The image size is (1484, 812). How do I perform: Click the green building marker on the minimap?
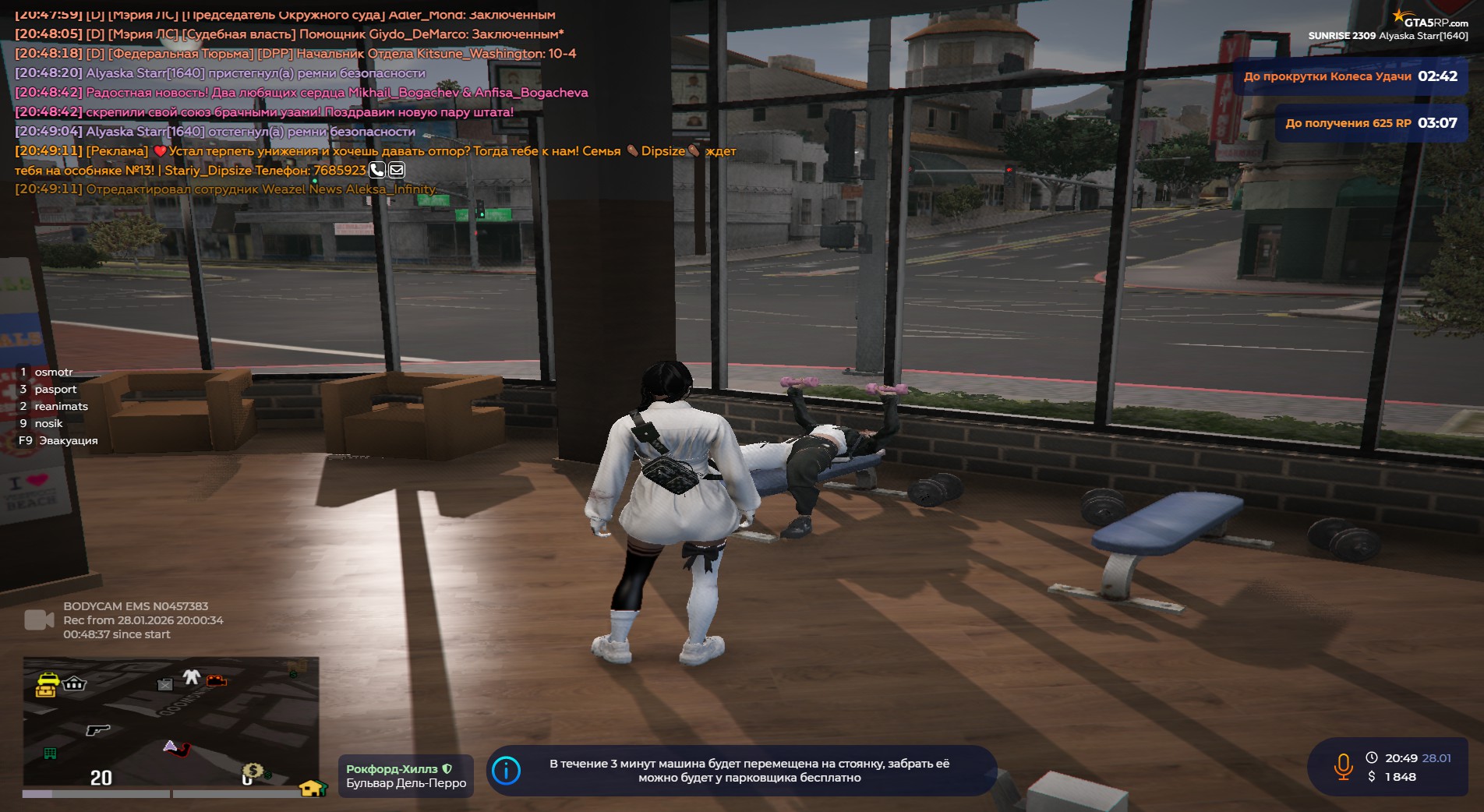[50, 753]
